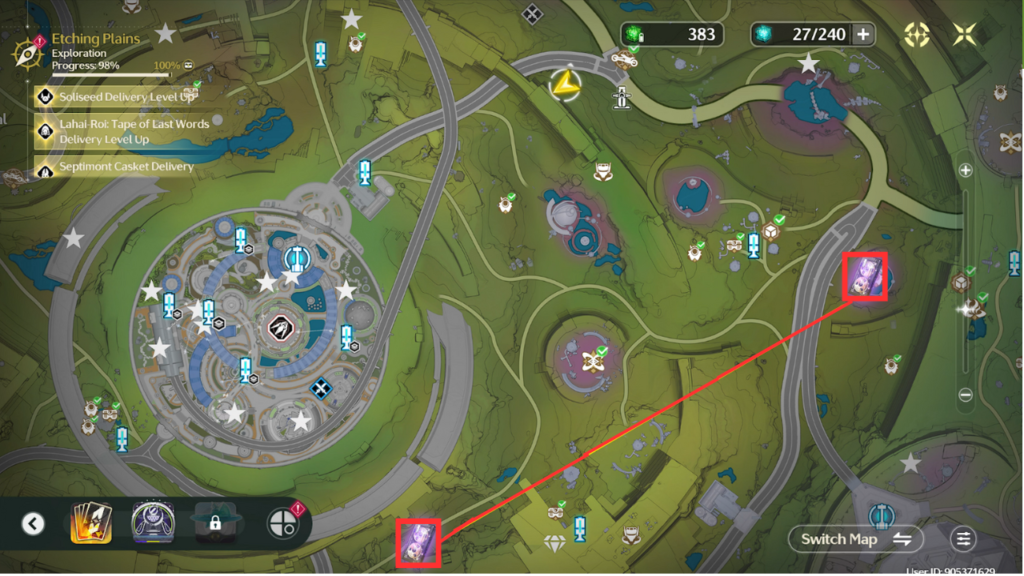Screen dimensions: 1024x576
Task: Click the four-point star icon at top right
Action: [x=965, y=34]
